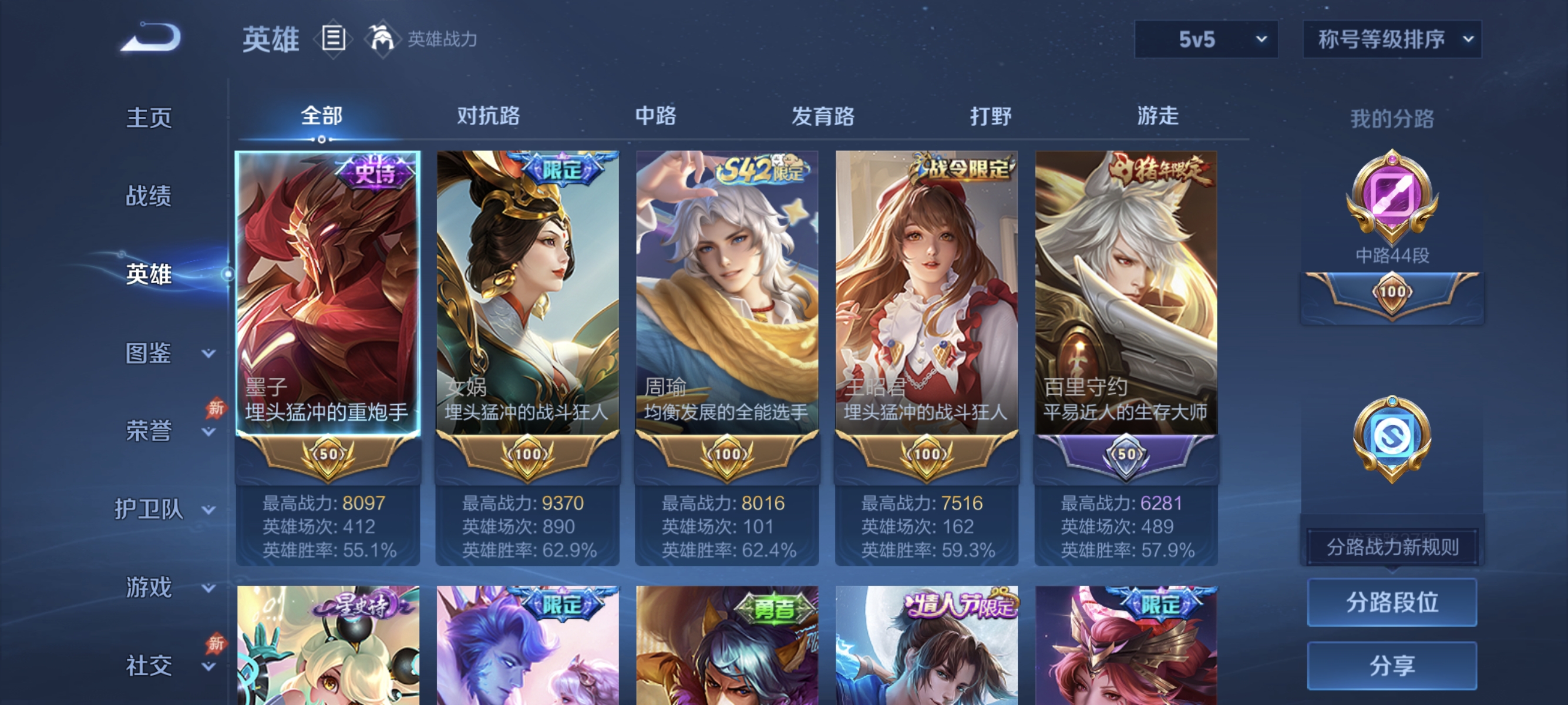Image resolution: width=1568 pixels, height=705 pixels.
Task: Click the 分享 button at bottom right
Action: tap(1392, 666)
